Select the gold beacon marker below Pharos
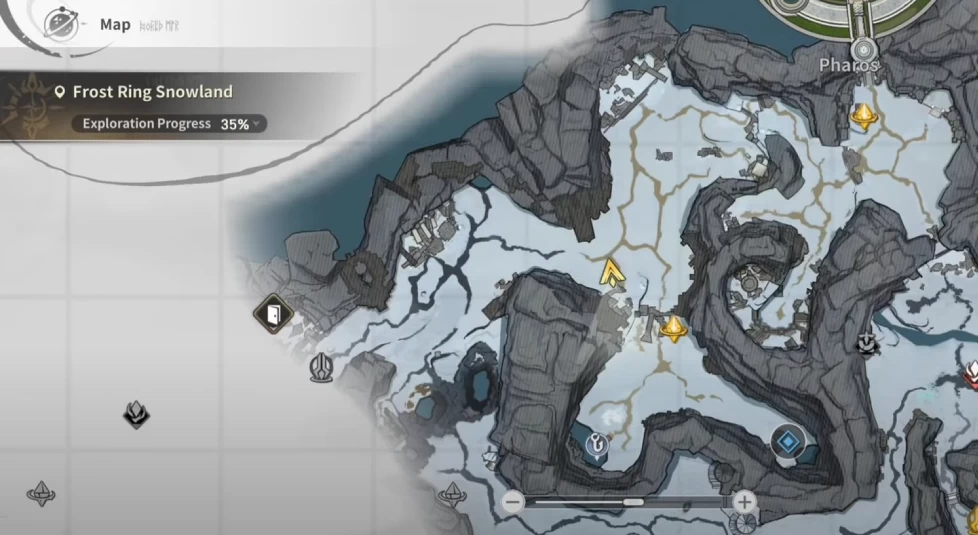 (x=863, y=117)
